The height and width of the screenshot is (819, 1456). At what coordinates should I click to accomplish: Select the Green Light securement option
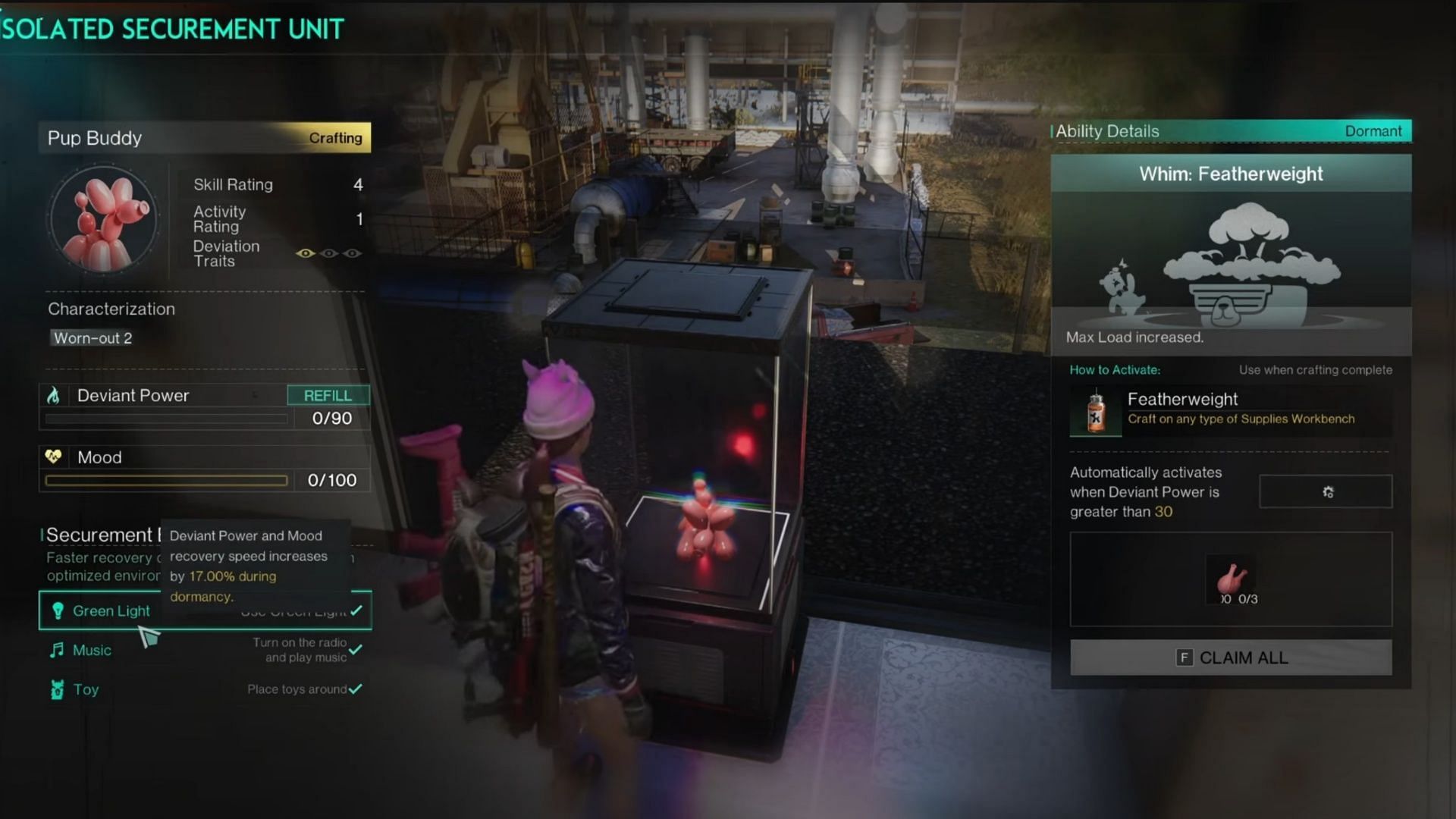point(111,610)
